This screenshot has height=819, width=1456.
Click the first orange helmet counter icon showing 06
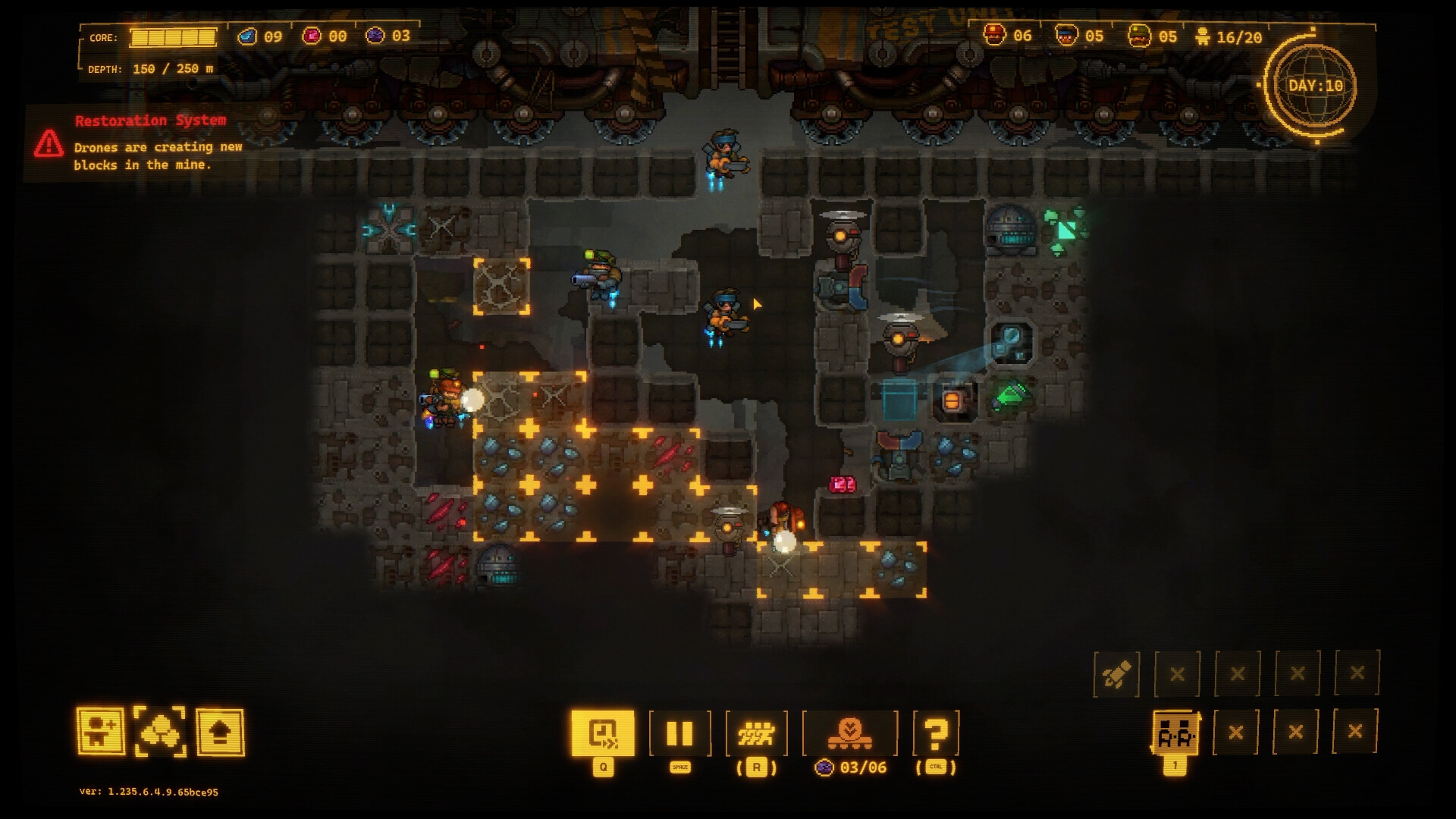[x=994, y=34]
